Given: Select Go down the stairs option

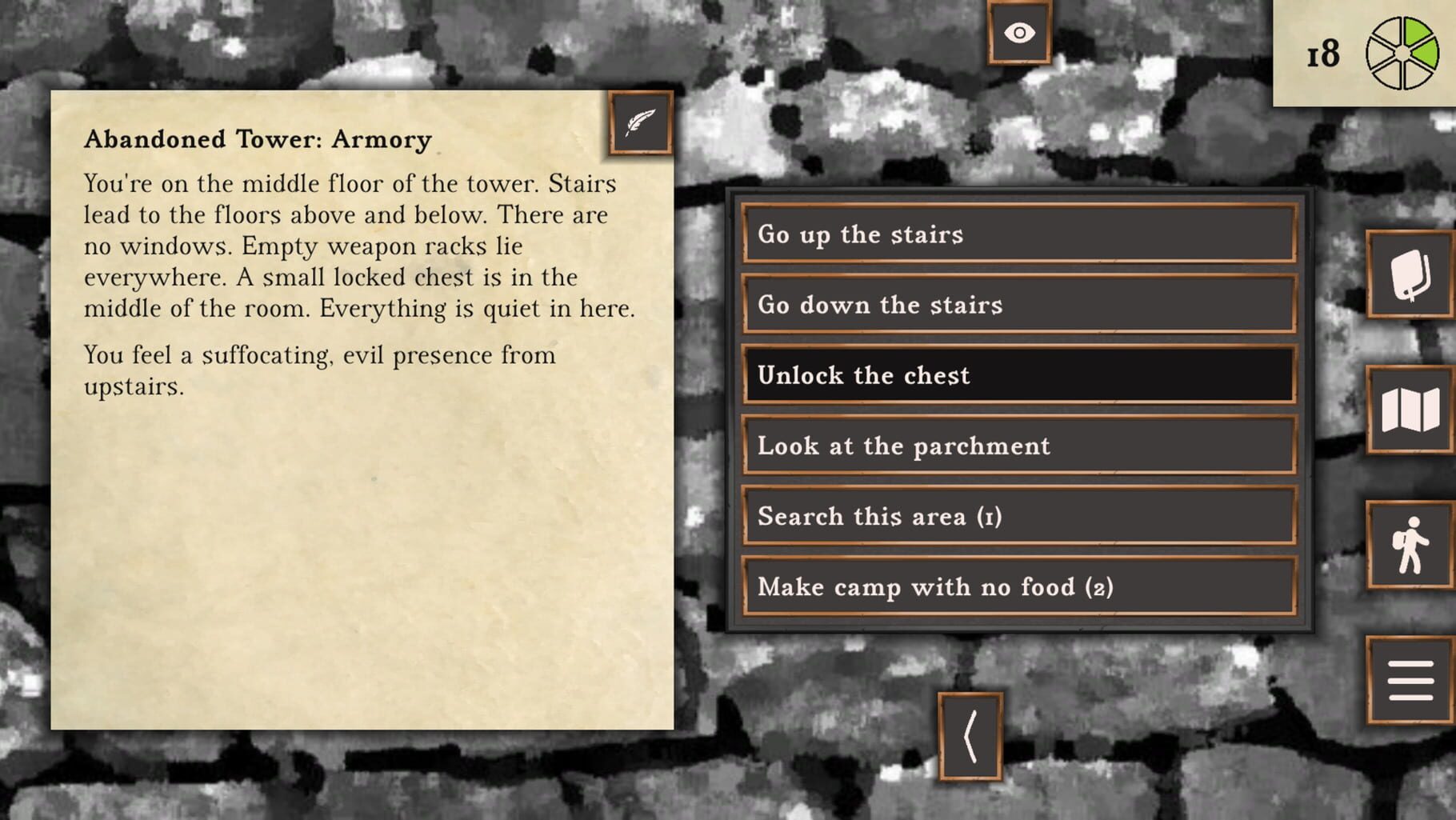Looking at the screenshot, I should (x=1018, y=305).
